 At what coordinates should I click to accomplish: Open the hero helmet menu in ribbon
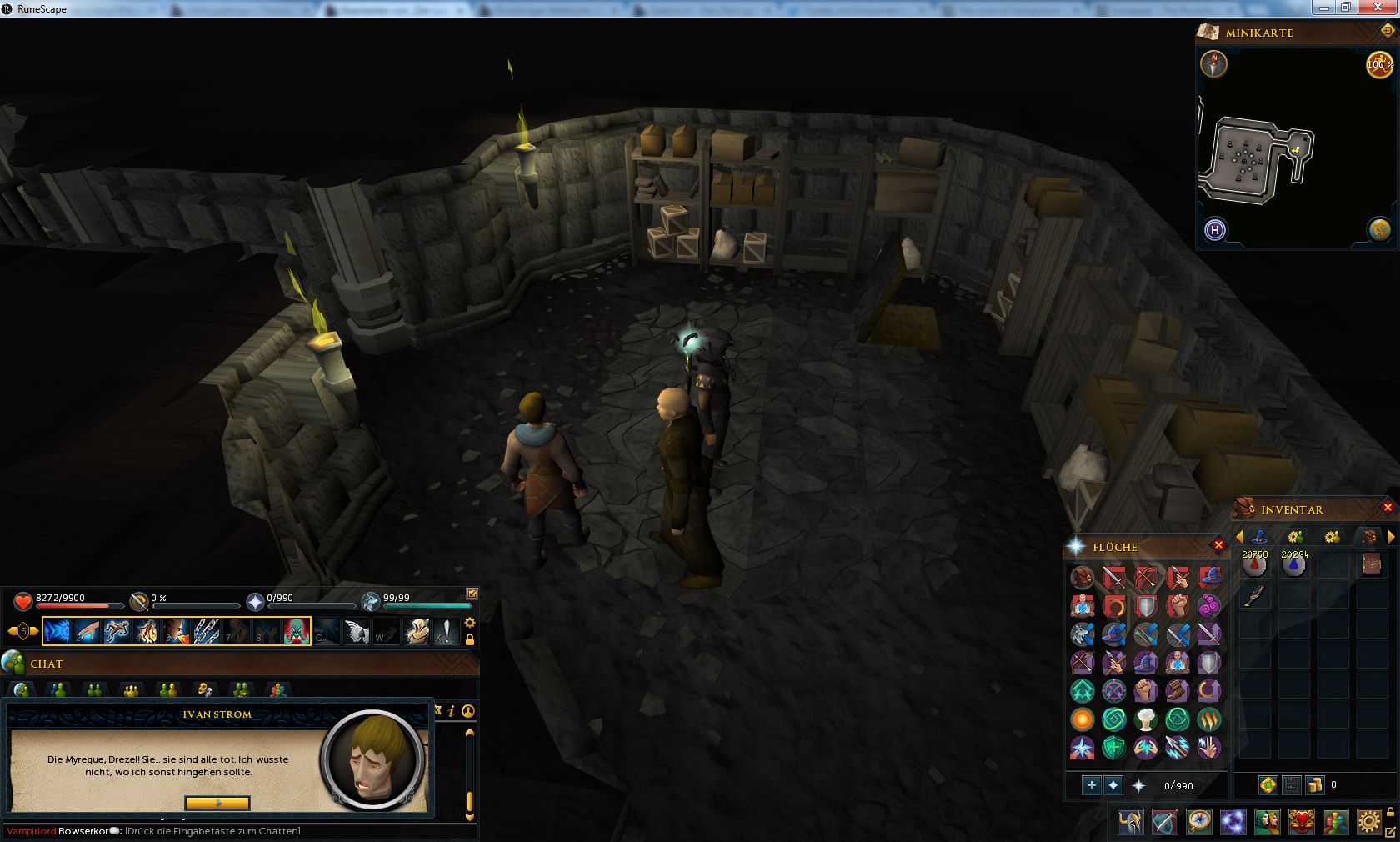click(x=1131, y=822)
